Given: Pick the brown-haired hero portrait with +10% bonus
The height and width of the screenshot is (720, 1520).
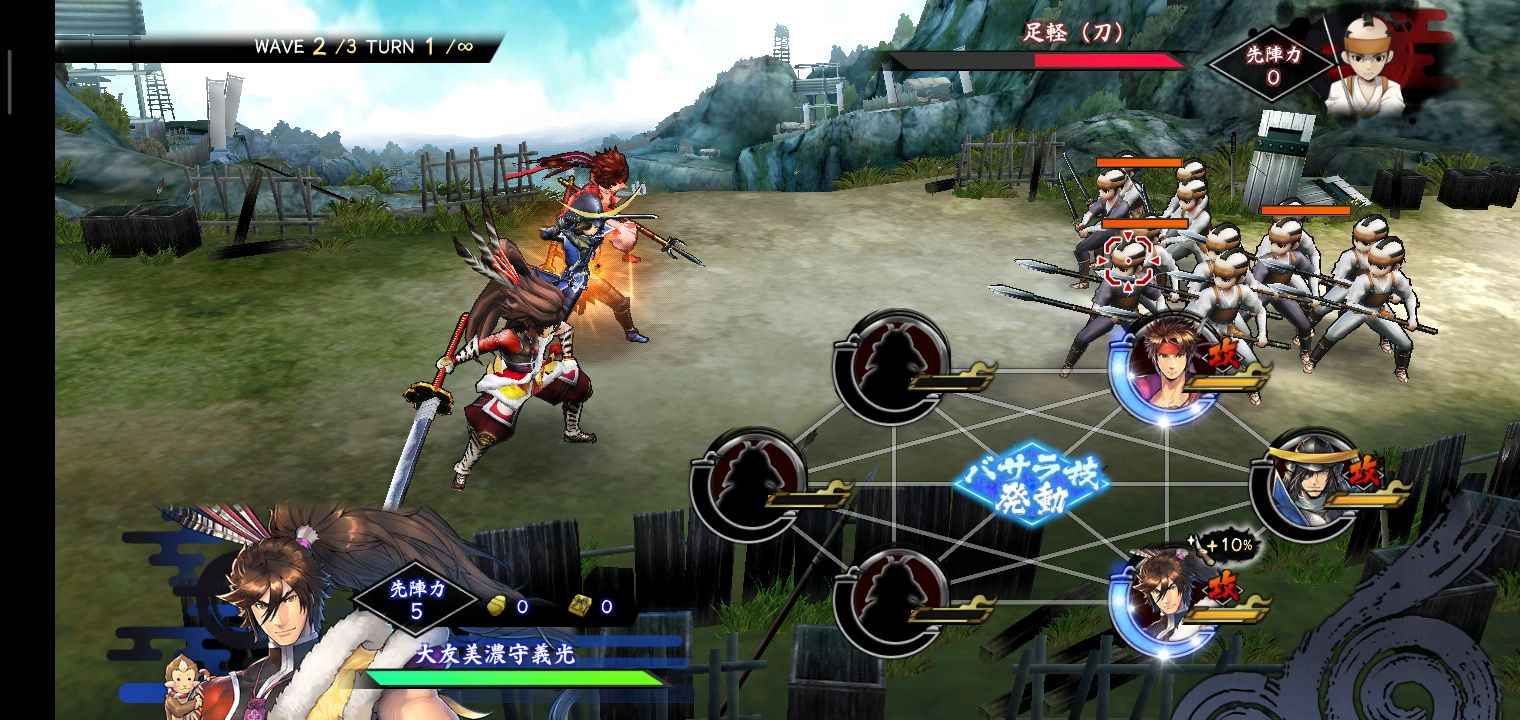Looking at the screenshot, I should coord(1165,597).
